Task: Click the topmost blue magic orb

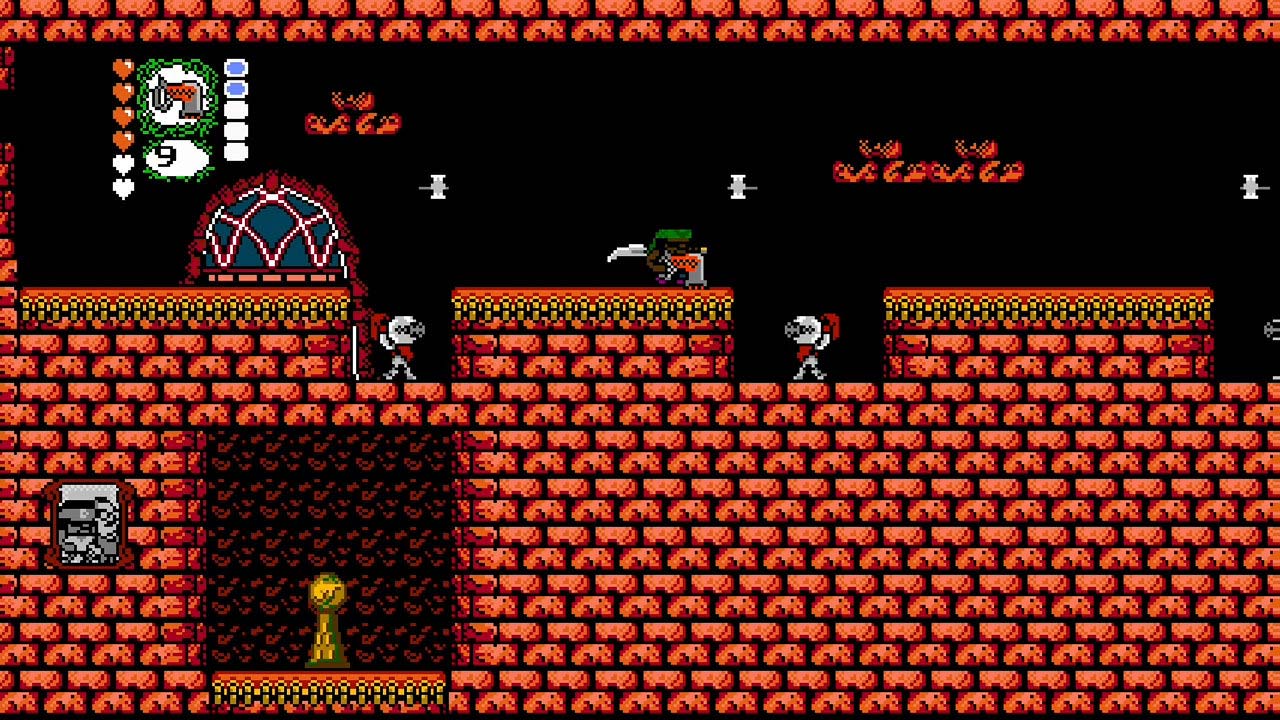Action: (236, 68)
